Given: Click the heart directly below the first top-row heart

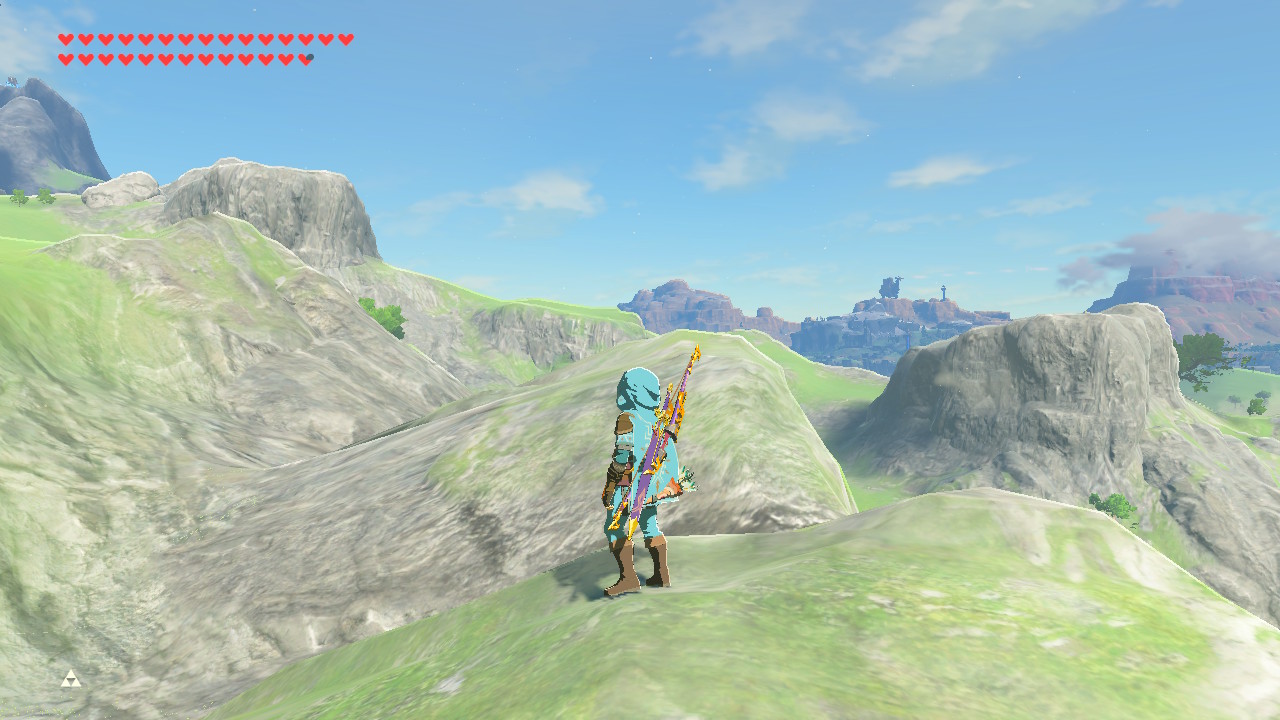Looking at the screenshot, I should 66,57.
